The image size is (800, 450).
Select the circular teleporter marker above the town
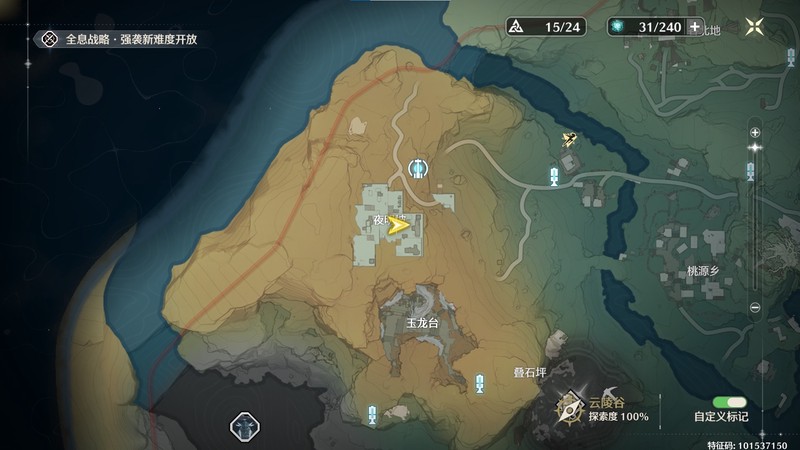coord(419,167)
